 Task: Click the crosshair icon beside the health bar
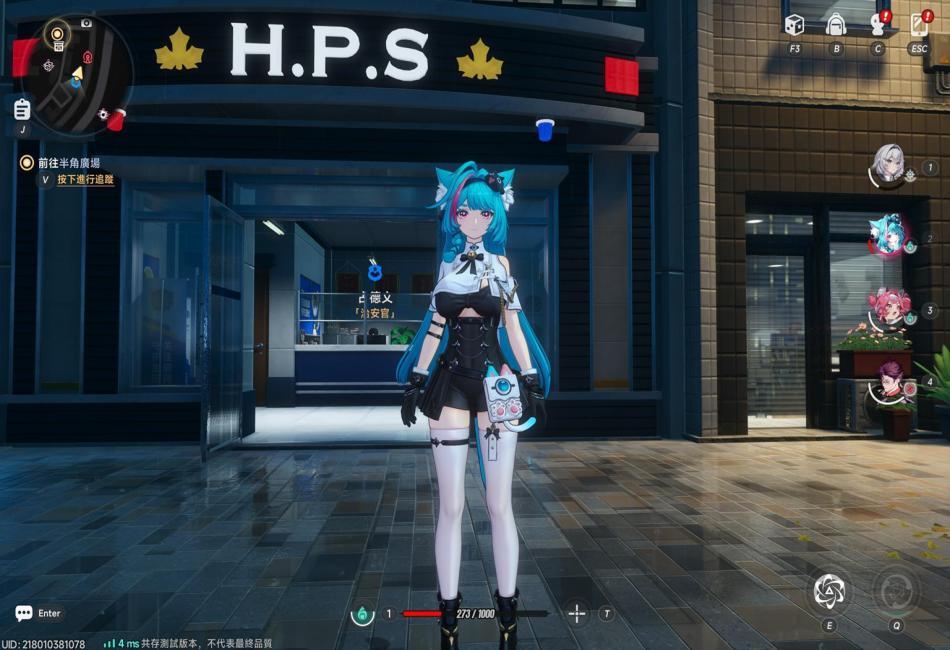click(x=577, y=613)
